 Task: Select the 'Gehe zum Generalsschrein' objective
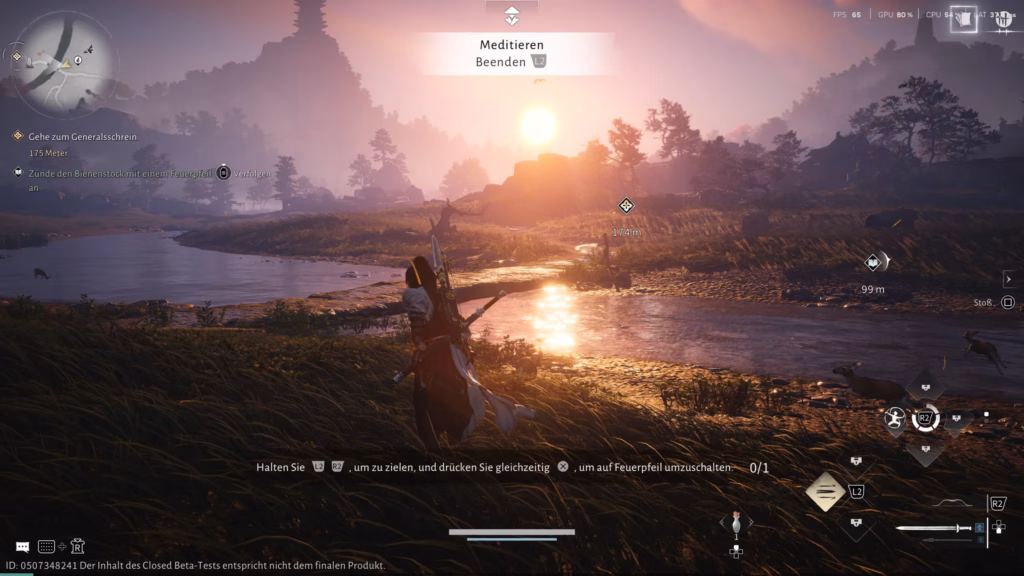coord(82,136)
